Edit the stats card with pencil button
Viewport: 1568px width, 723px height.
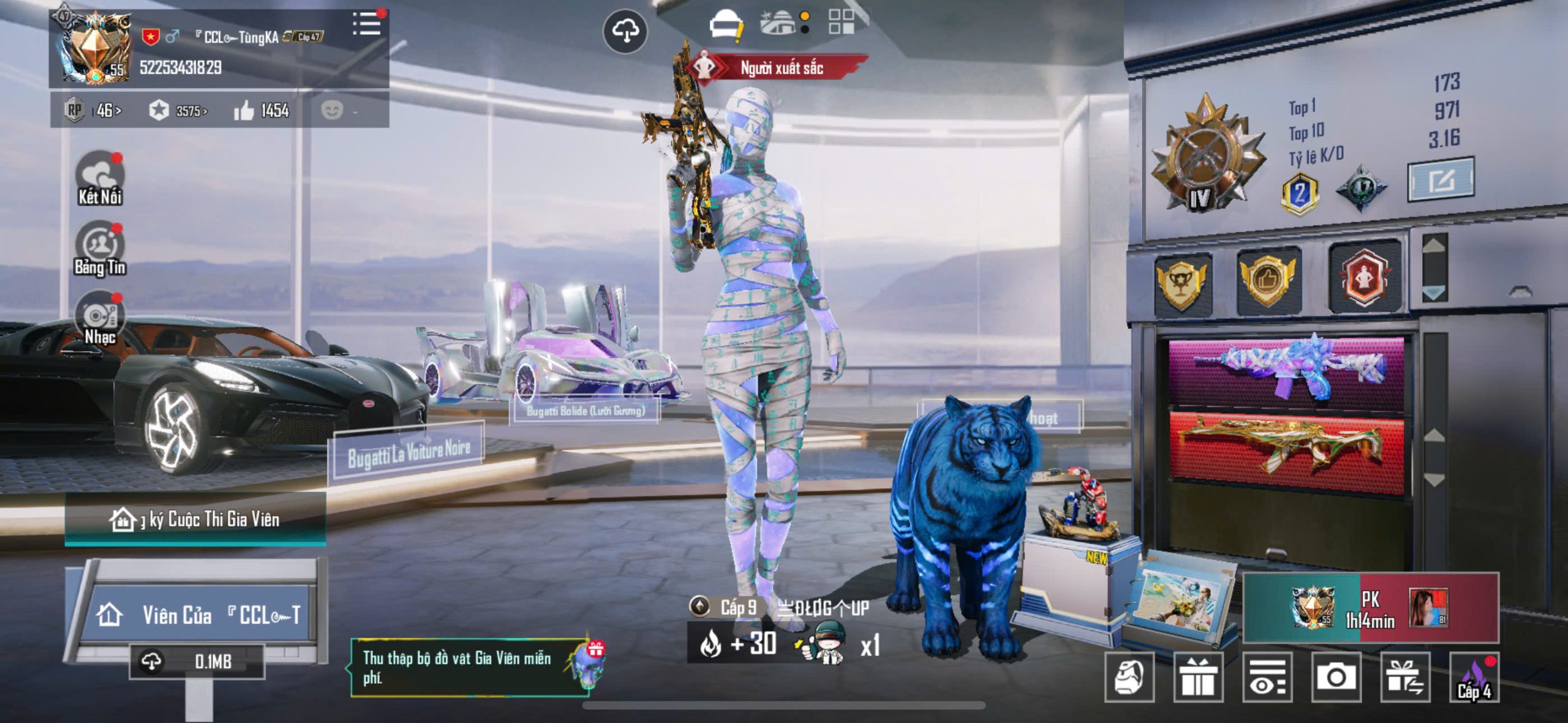[x=1440, y=180]
